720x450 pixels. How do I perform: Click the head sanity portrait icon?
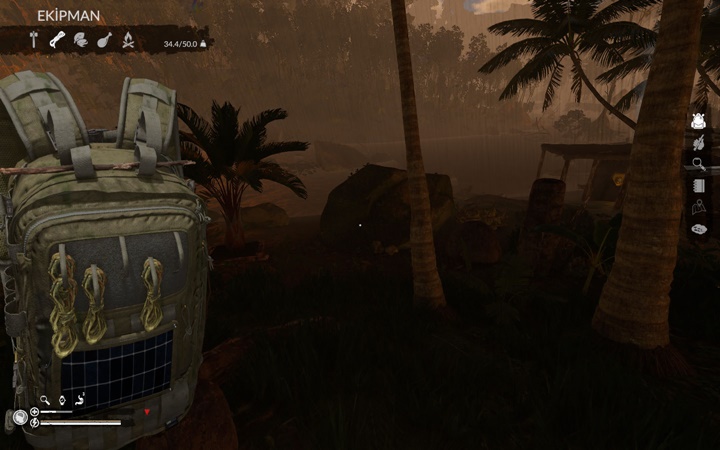(x=19, y=418)
